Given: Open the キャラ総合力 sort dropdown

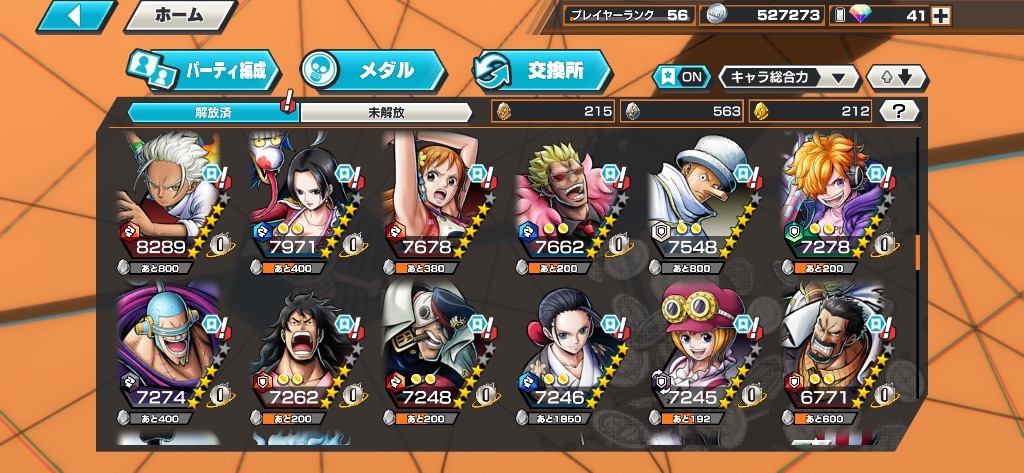Looking at the screenshot, I should [789, 77].
